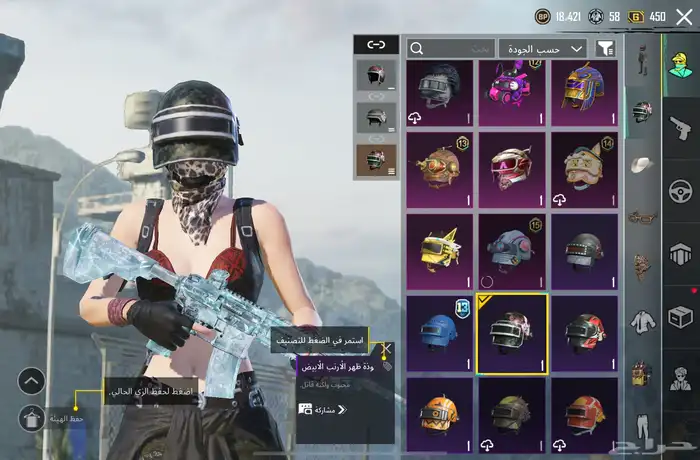
Task: Open the crate box category
Action: 681,318
